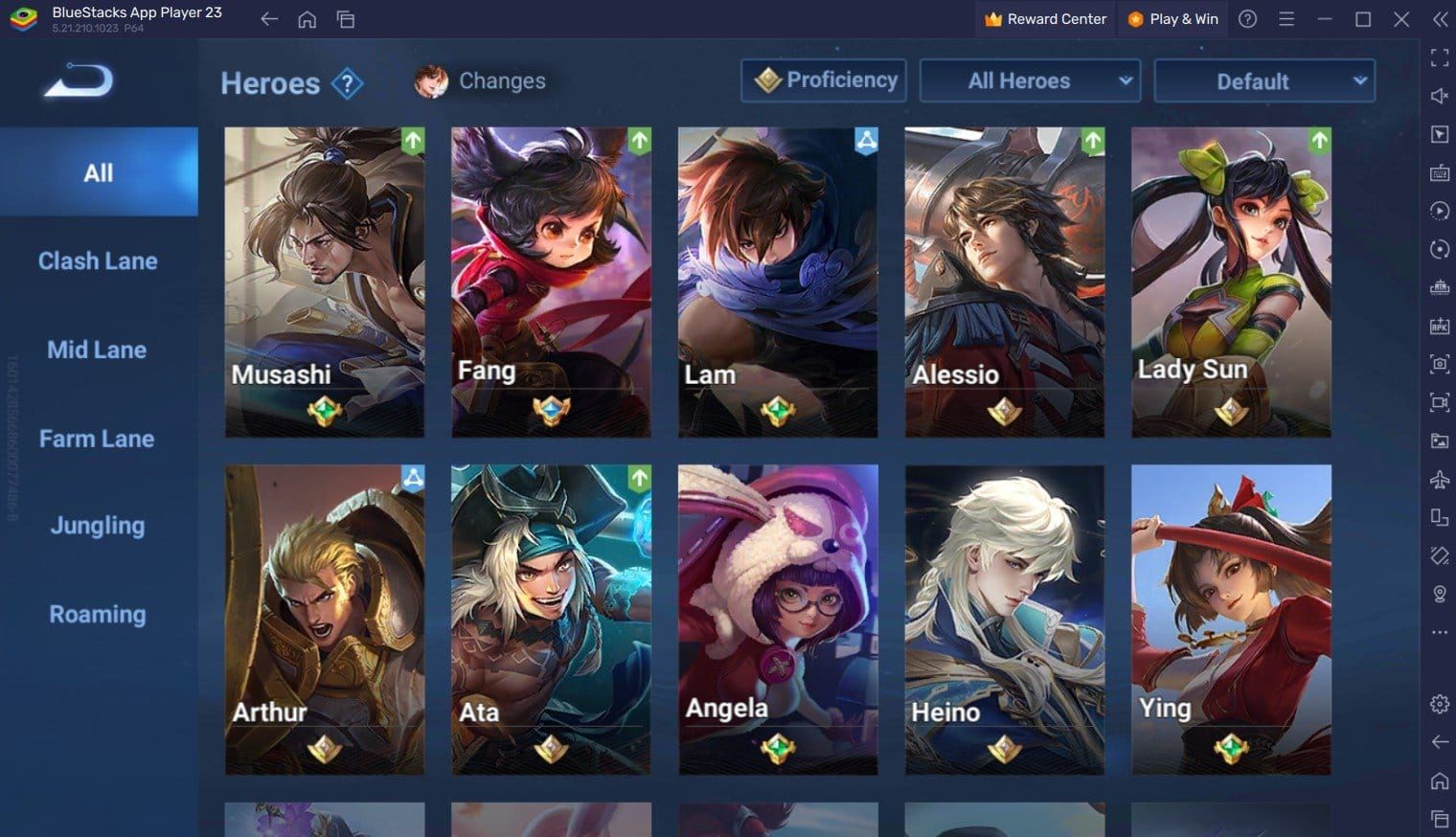Open the Game Controls keyboard icon
1456x837 pixels.
[1439, 173]
